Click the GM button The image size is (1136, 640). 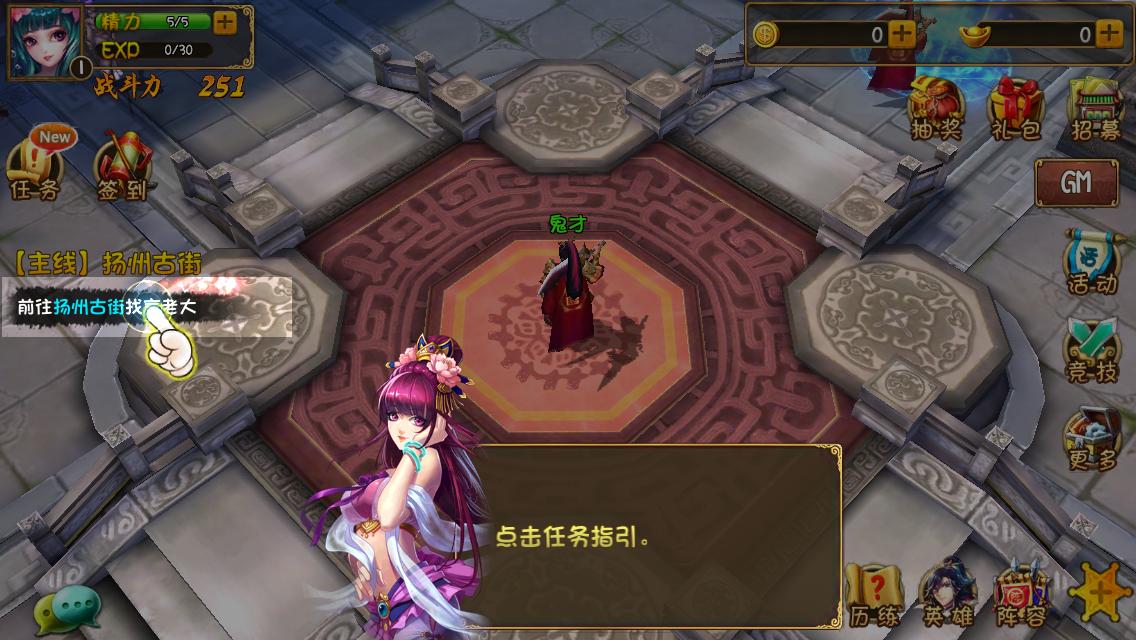(1076, 182)
